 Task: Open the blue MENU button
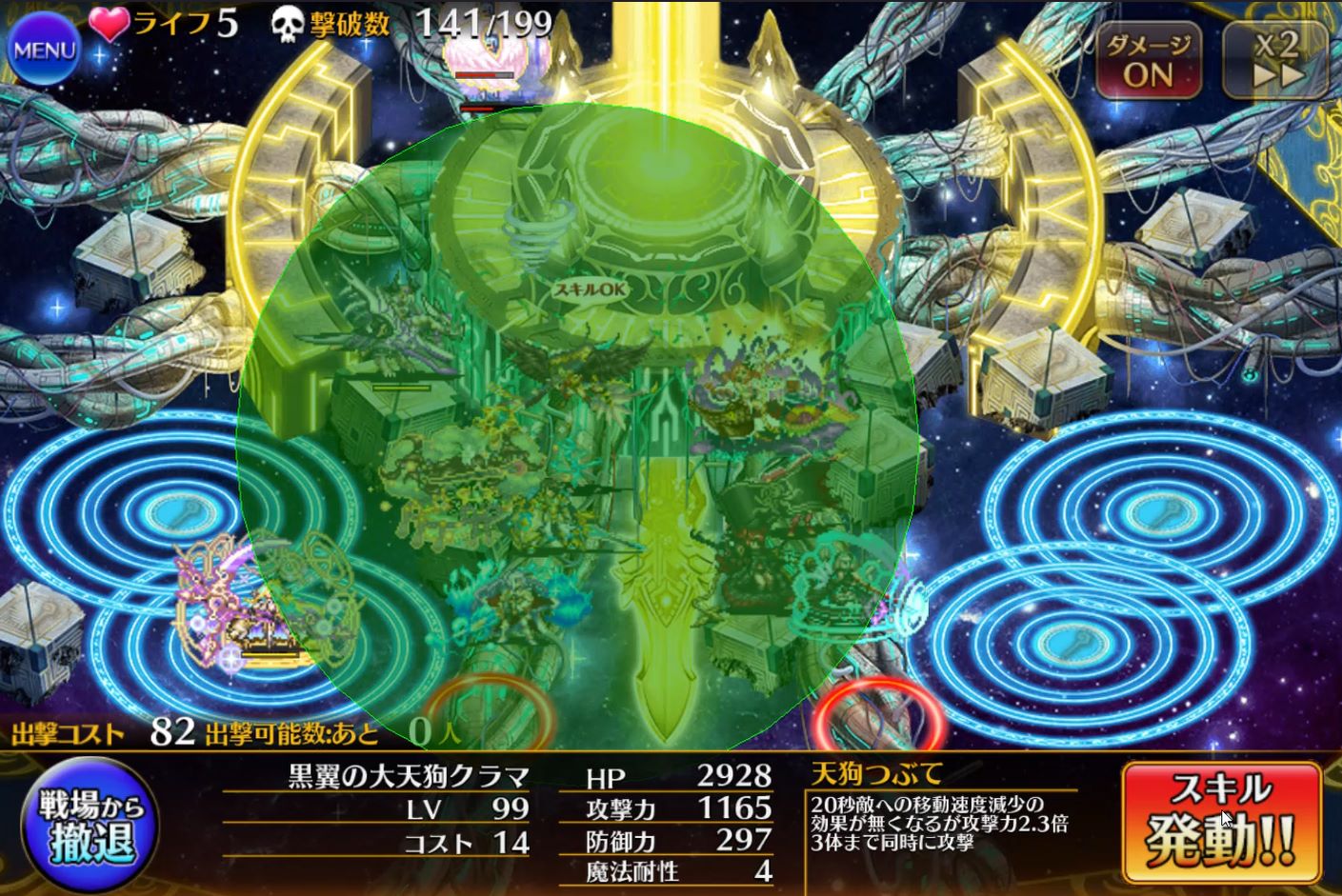[x=44, y=50]
